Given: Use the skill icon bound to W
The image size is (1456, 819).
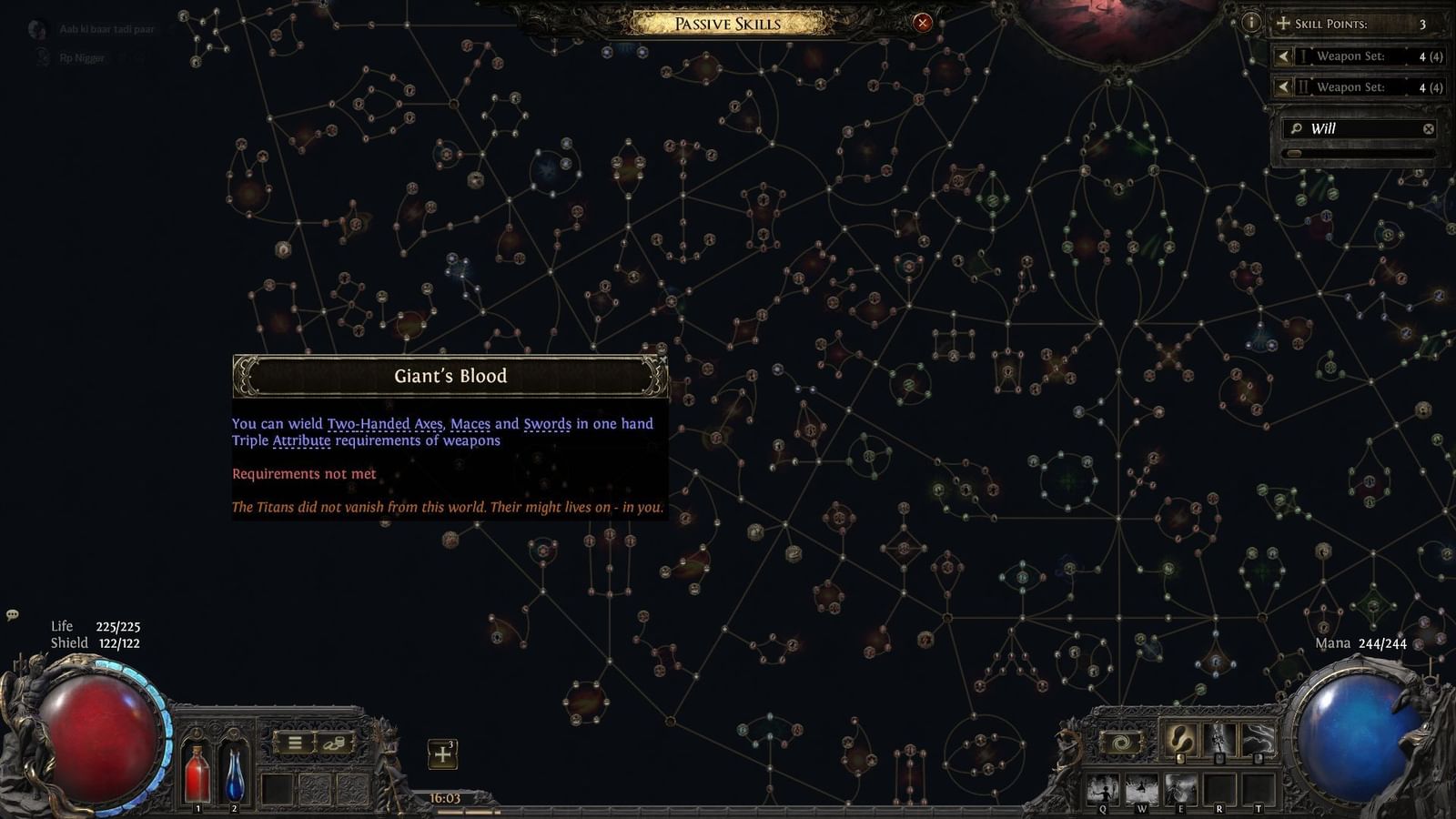Looking at the screenshot, I should tap(1140, 787).
